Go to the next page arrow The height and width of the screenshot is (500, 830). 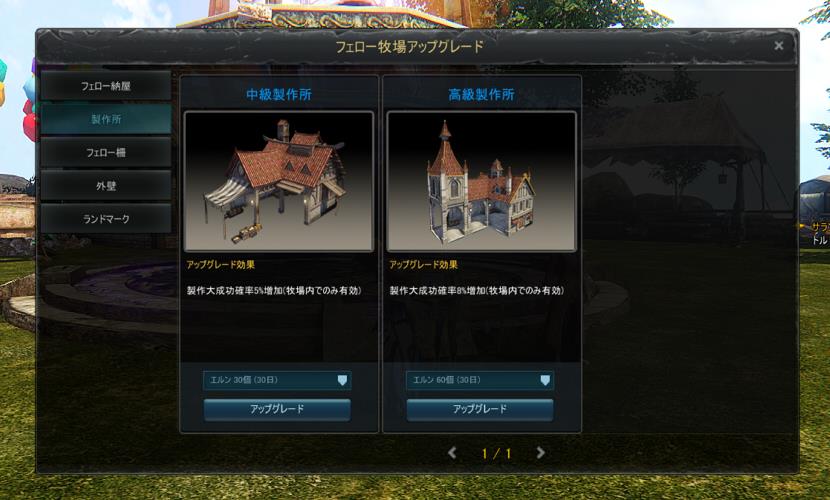pos(541,453)
